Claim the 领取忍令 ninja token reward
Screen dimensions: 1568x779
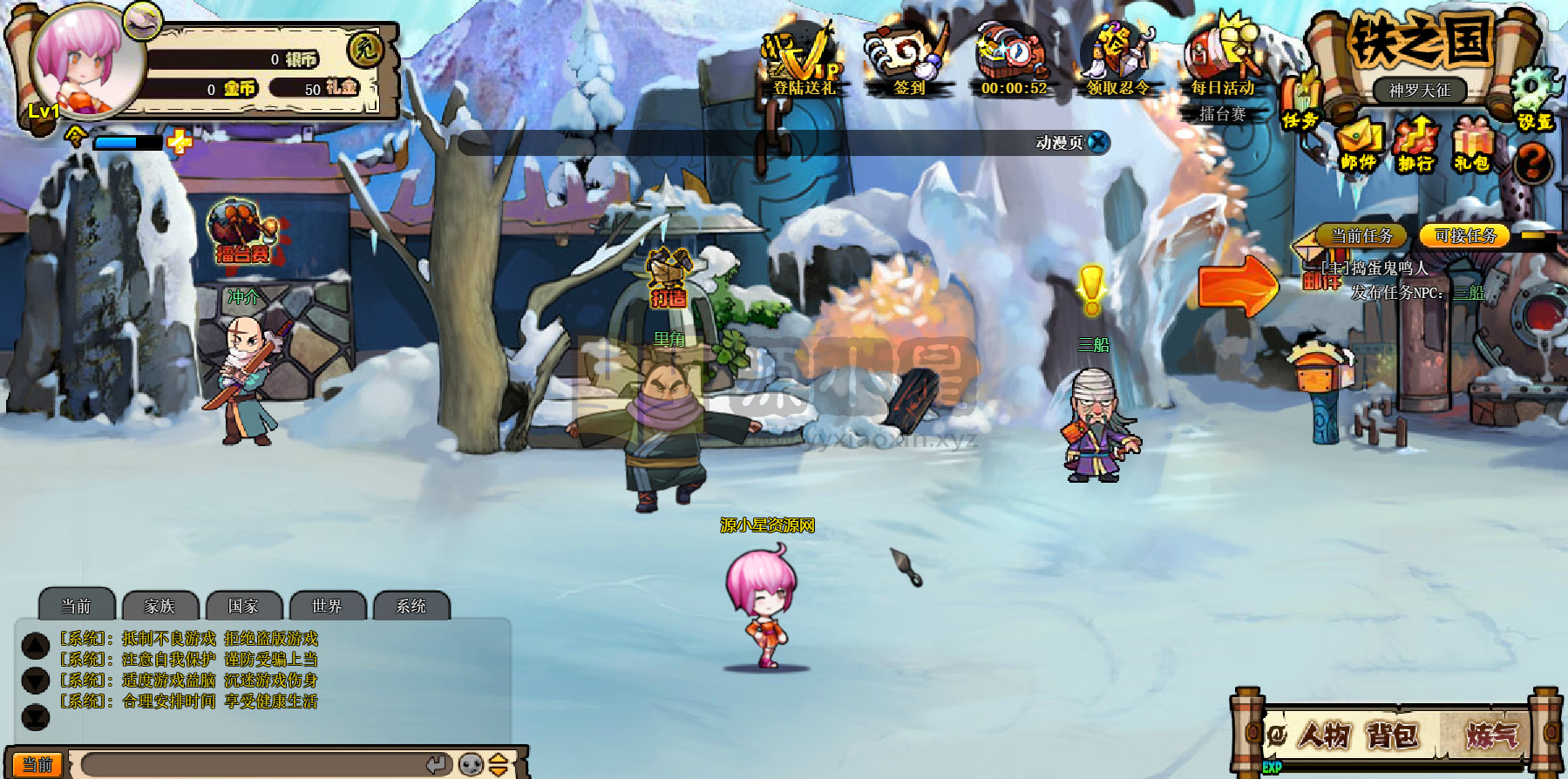(x=1117, y=59)
